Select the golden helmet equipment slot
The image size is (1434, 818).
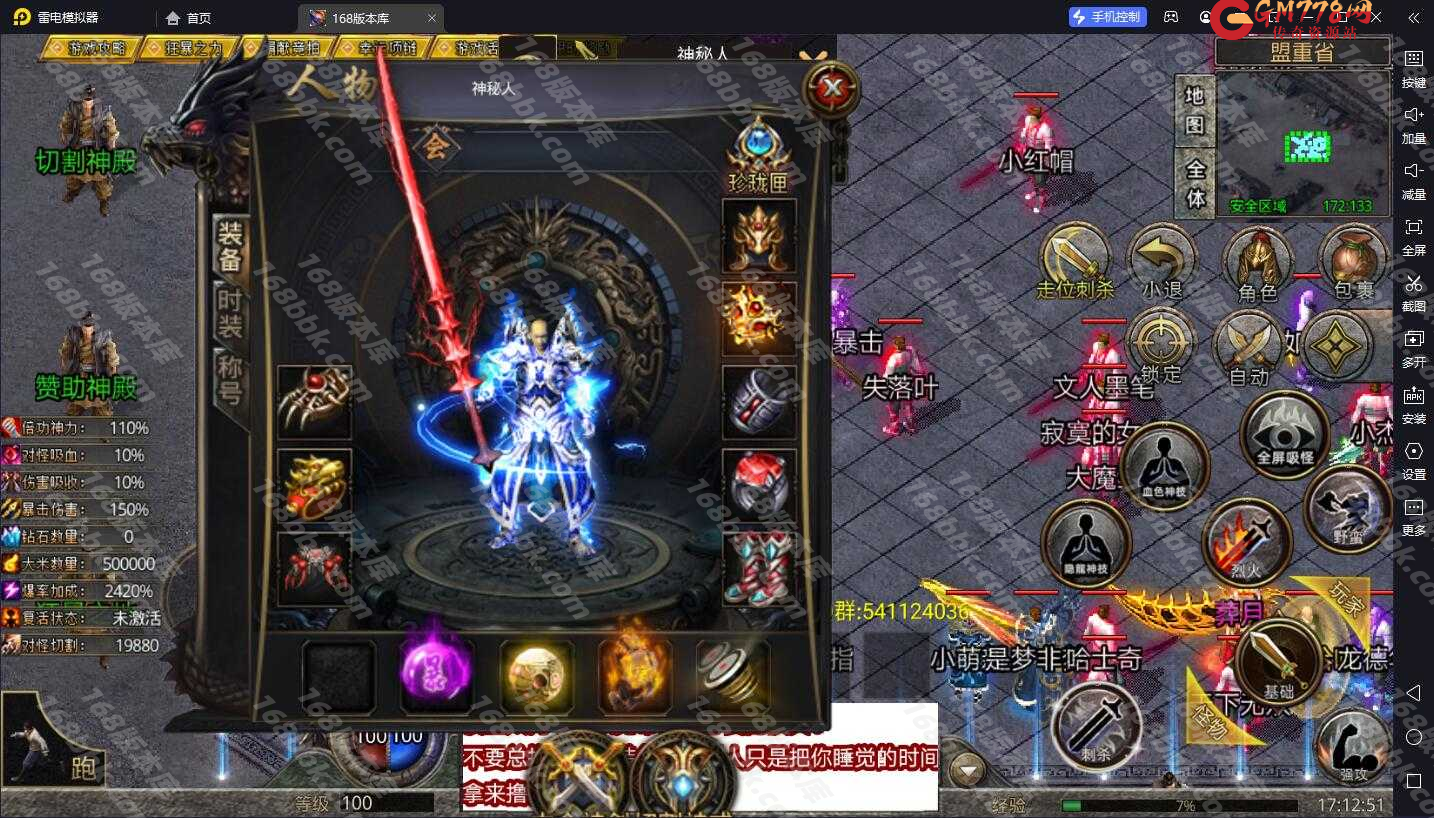[x=759, y=236]
